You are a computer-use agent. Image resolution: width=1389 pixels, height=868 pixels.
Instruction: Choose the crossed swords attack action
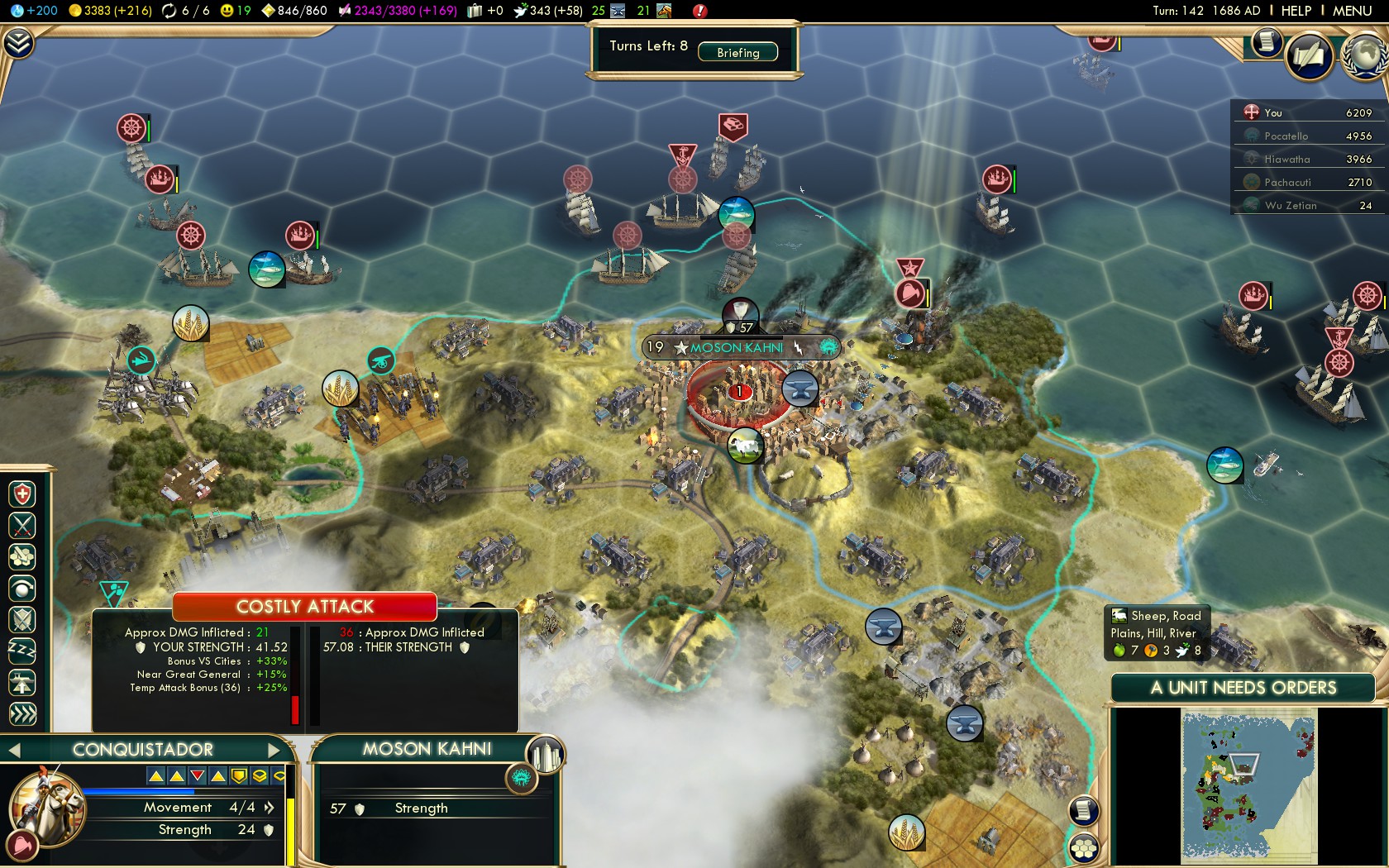pyautogui.click(x=22, y=525)
